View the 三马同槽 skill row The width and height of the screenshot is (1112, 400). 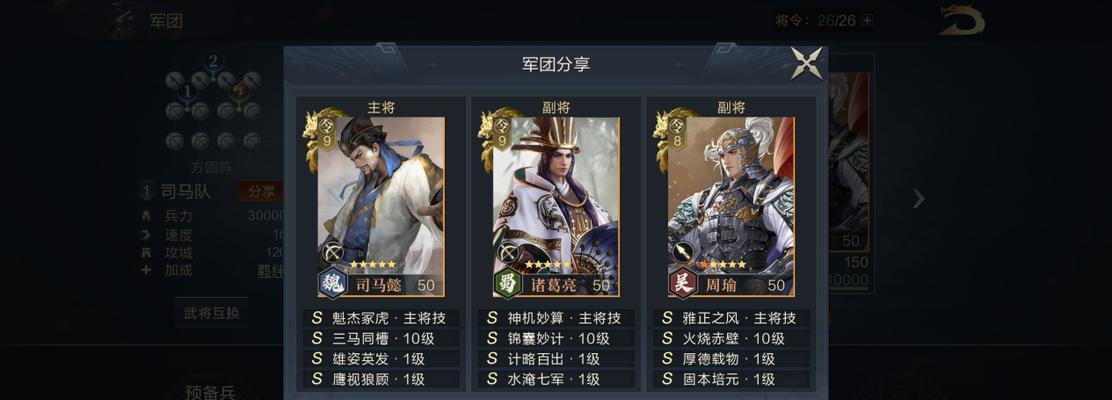coord(381,338)
